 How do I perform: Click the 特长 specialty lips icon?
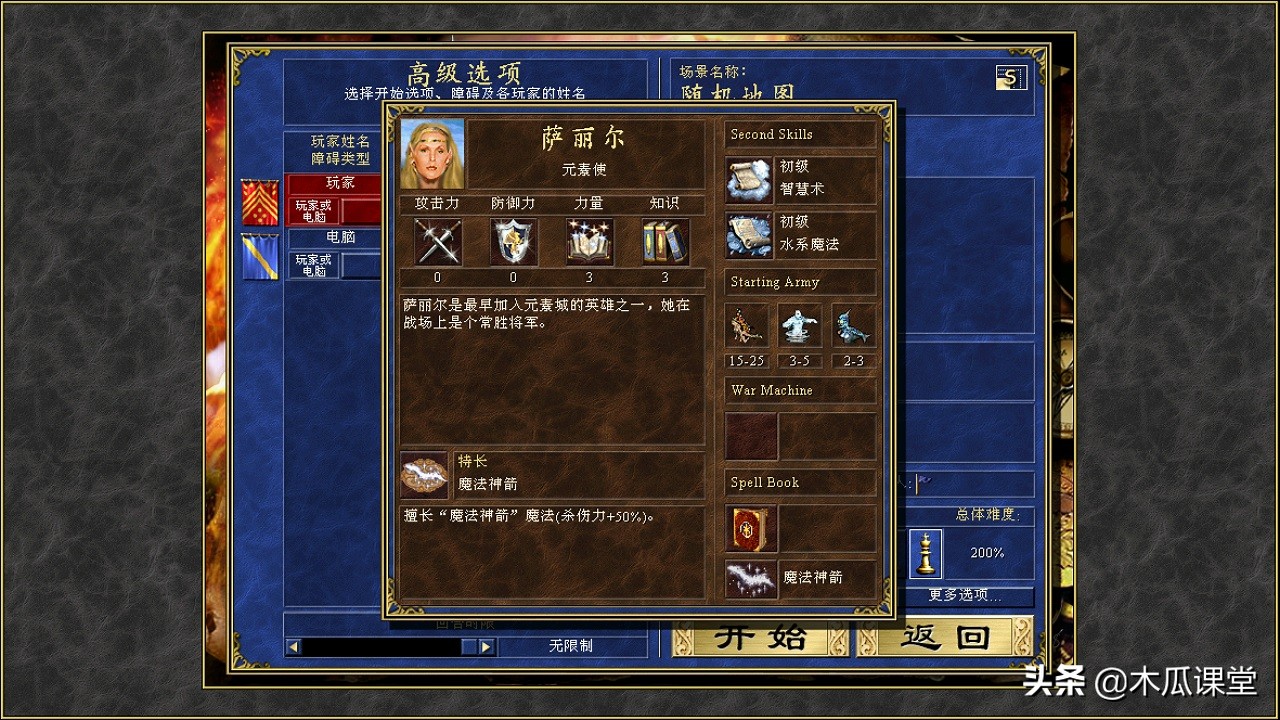tap(423, 474)
